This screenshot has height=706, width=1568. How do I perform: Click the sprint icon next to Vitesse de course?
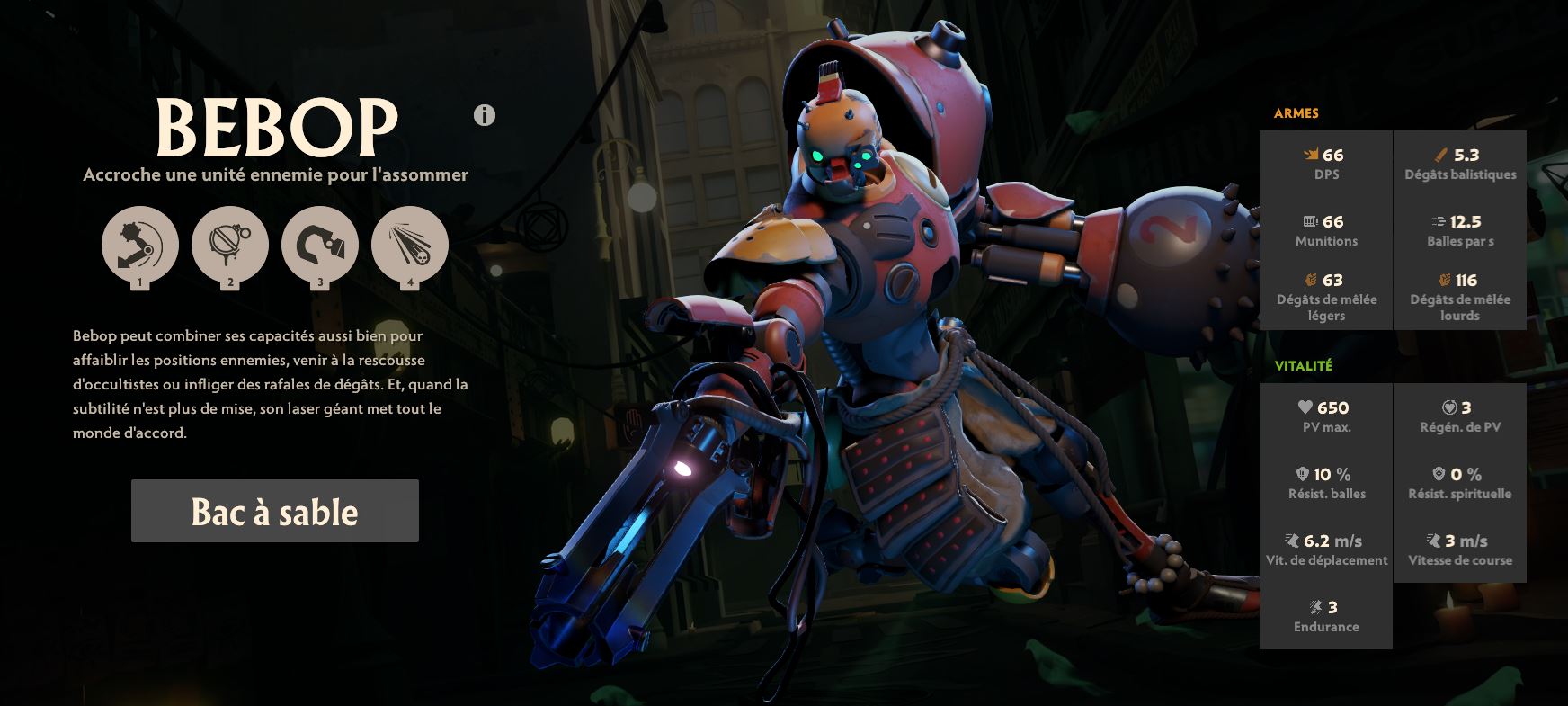click(x=1432, y=541)
